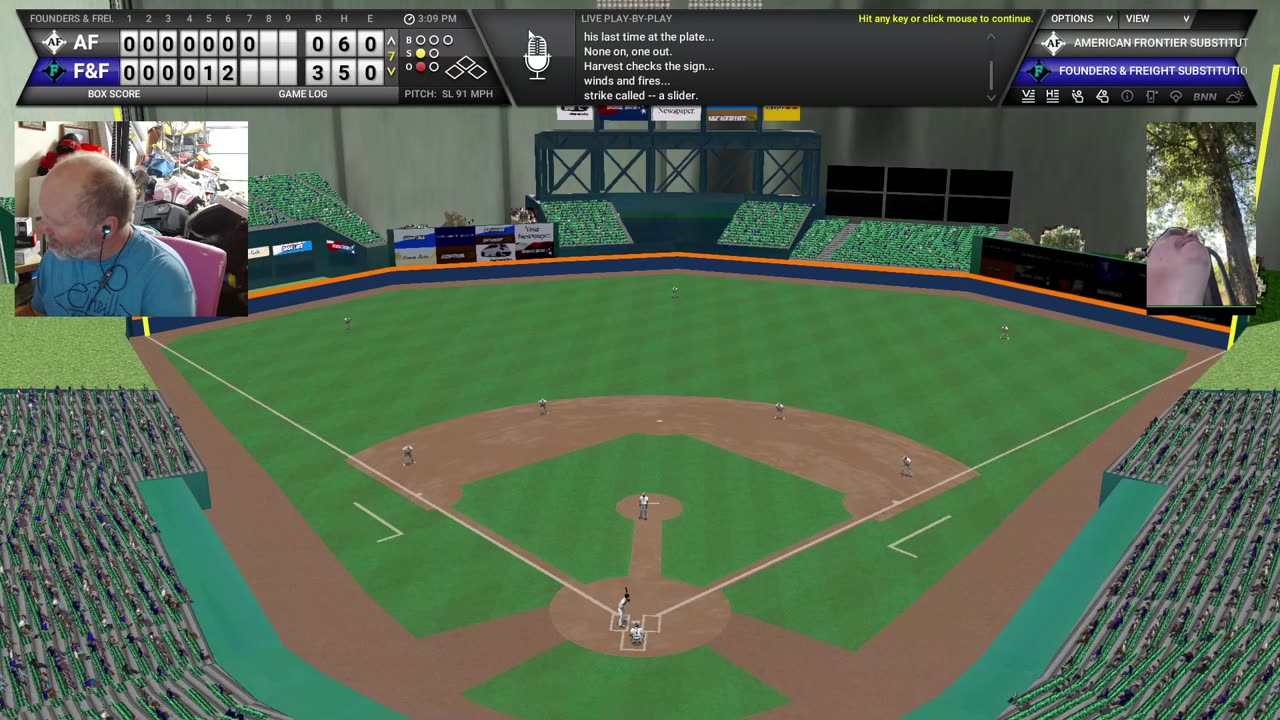Click the play-by-play scroll-up arrow

click(x=991, y=37)
